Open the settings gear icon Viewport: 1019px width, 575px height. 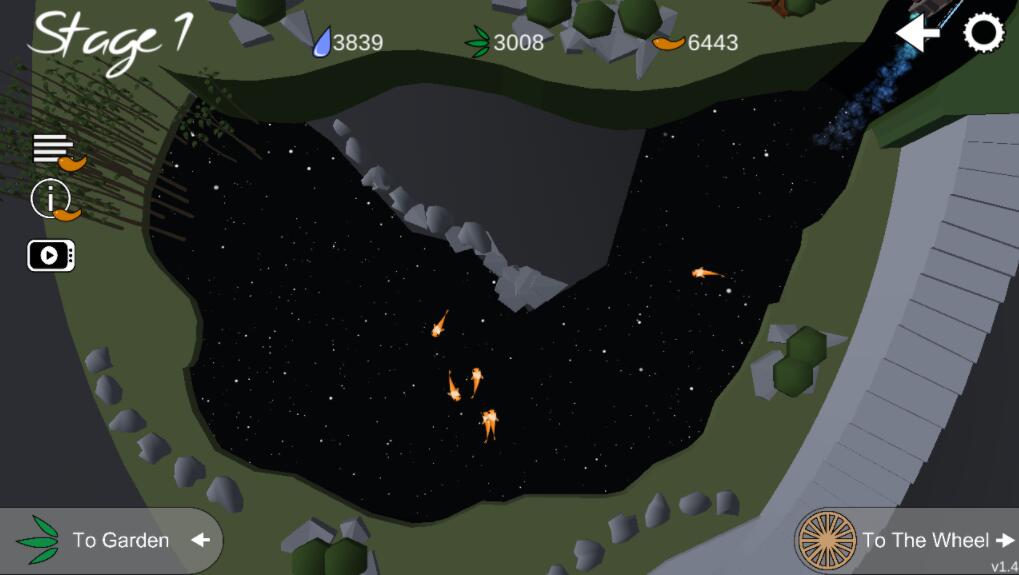coord(983,34)
